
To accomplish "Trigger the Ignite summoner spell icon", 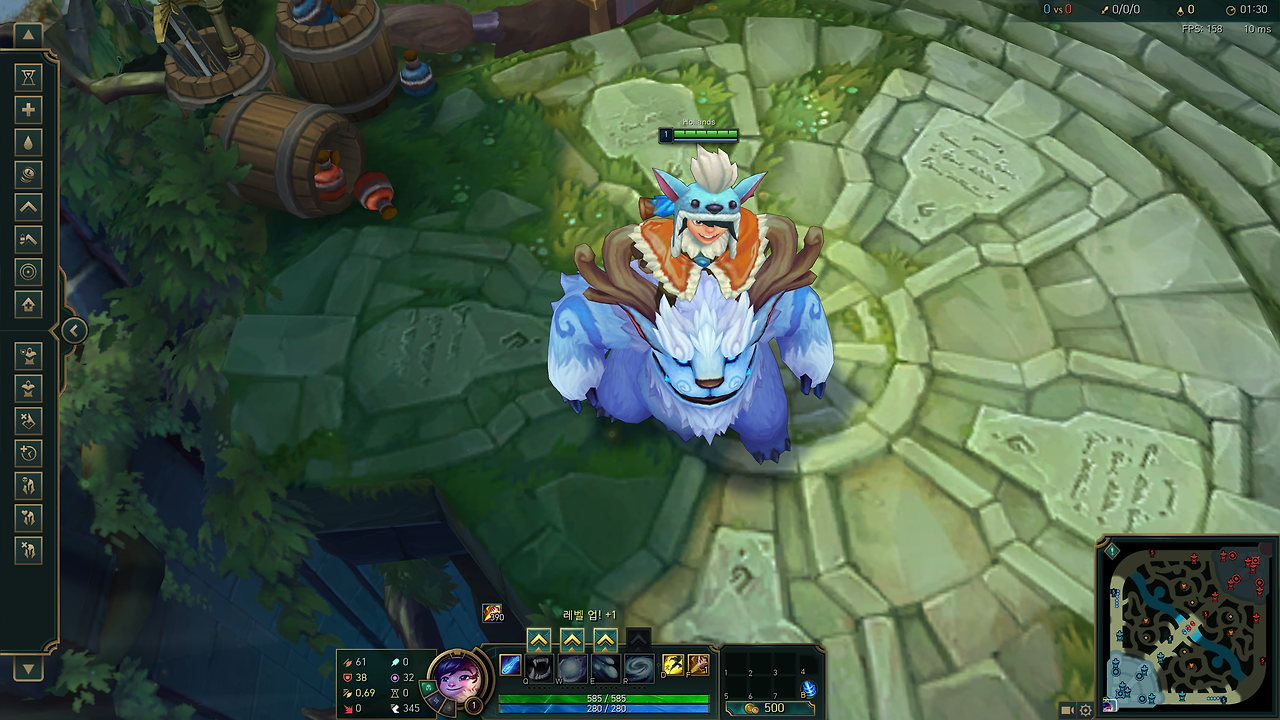I will click(698, 666).
